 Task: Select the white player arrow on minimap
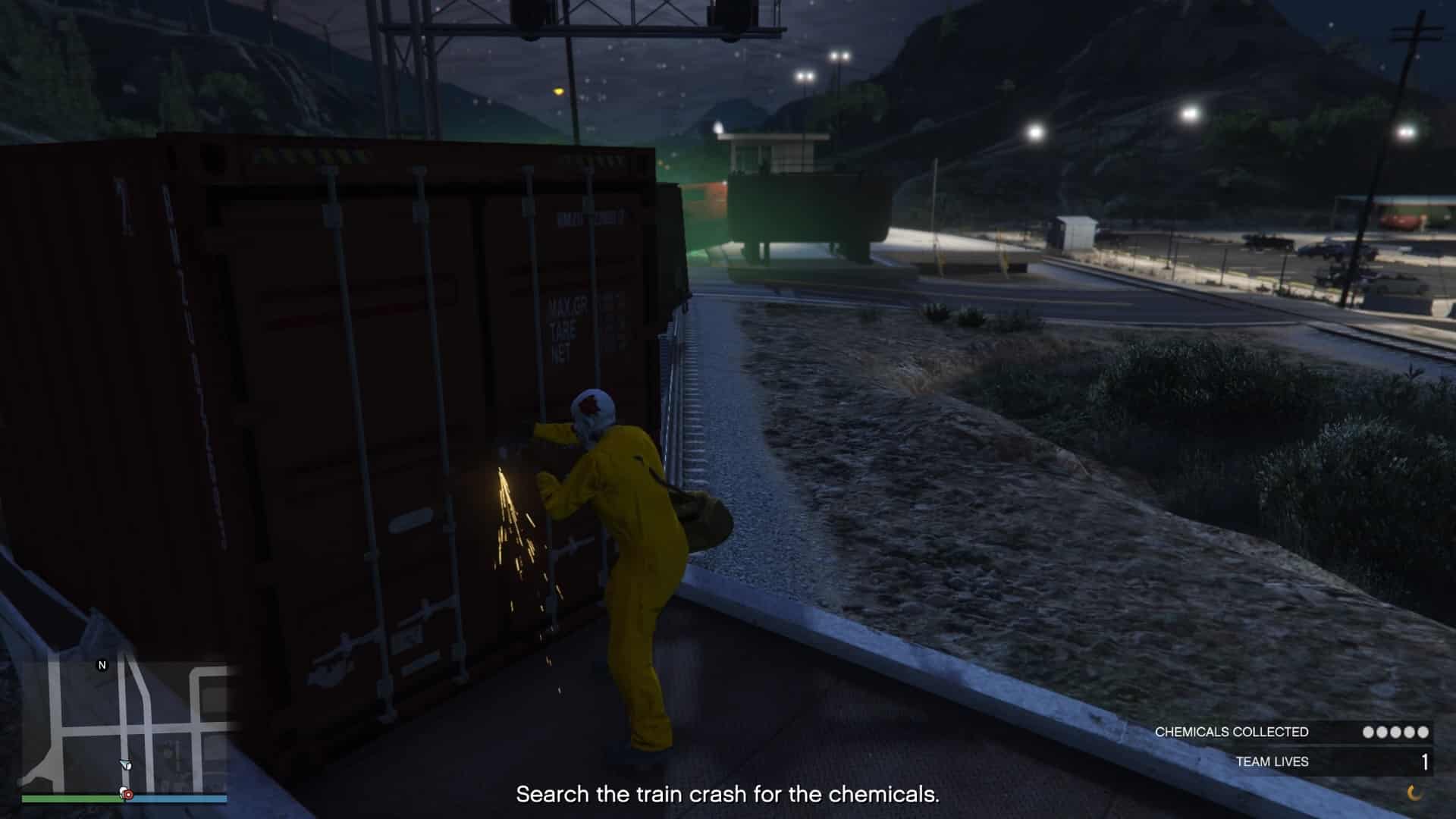pyautogui.click(x=126, y=765)
